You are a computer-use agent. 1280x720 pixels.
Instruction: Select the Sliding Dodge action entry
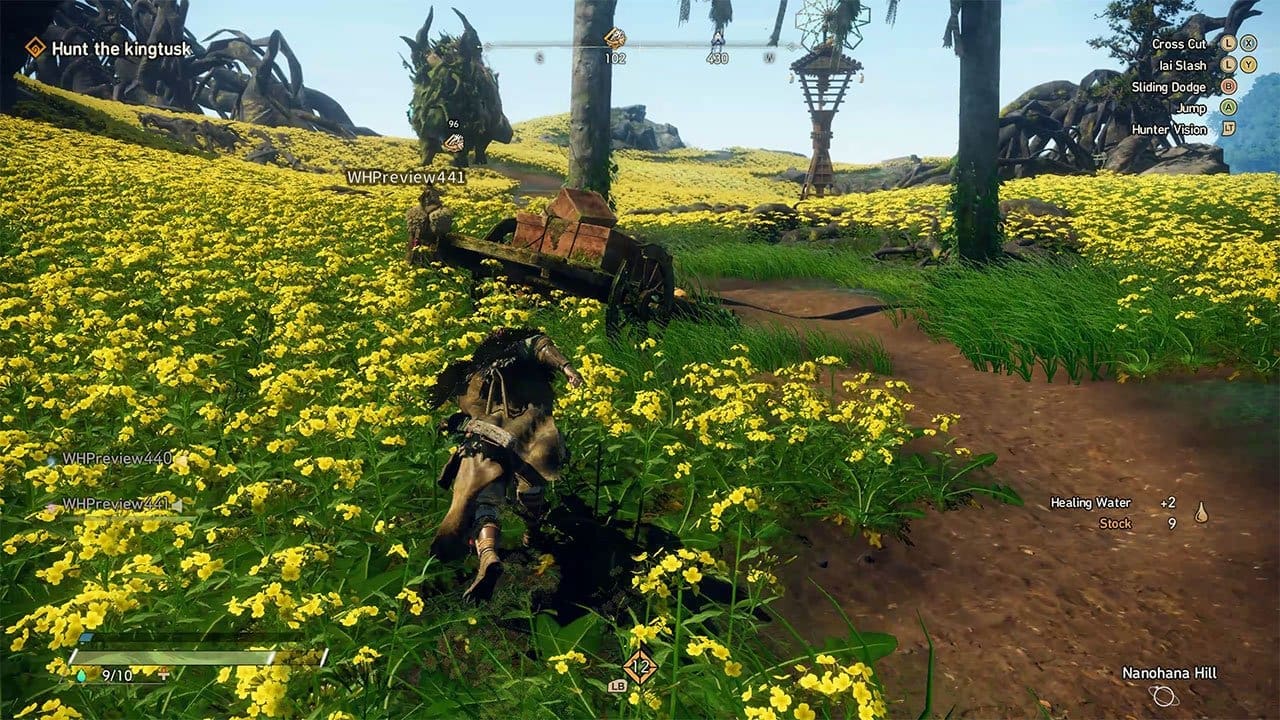tap(1168, 87)
